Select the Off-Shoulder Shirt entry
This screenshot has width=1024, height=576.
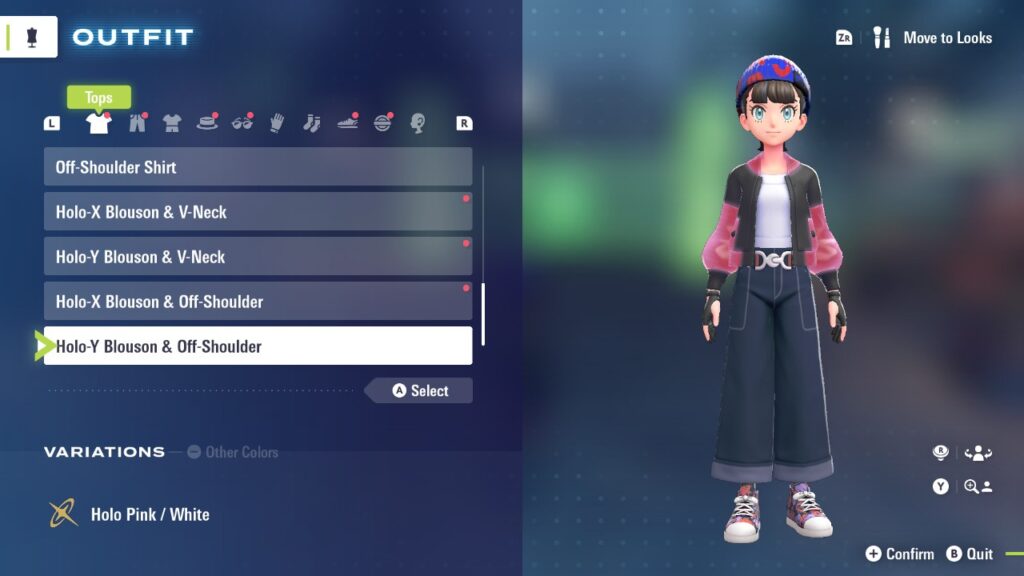click(257, 167)
